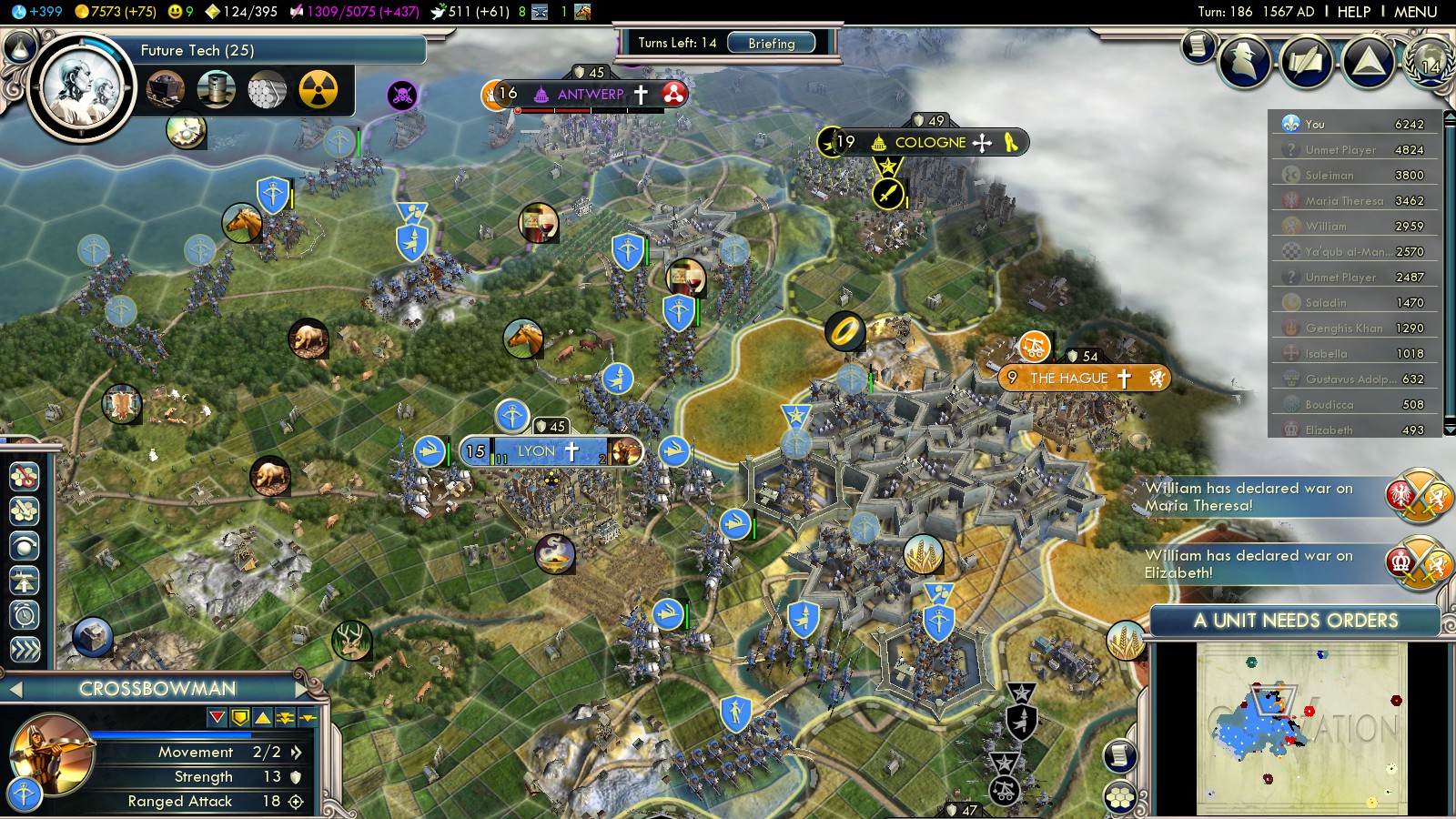Choose the sleep (alarm clock) unit action

25,615
